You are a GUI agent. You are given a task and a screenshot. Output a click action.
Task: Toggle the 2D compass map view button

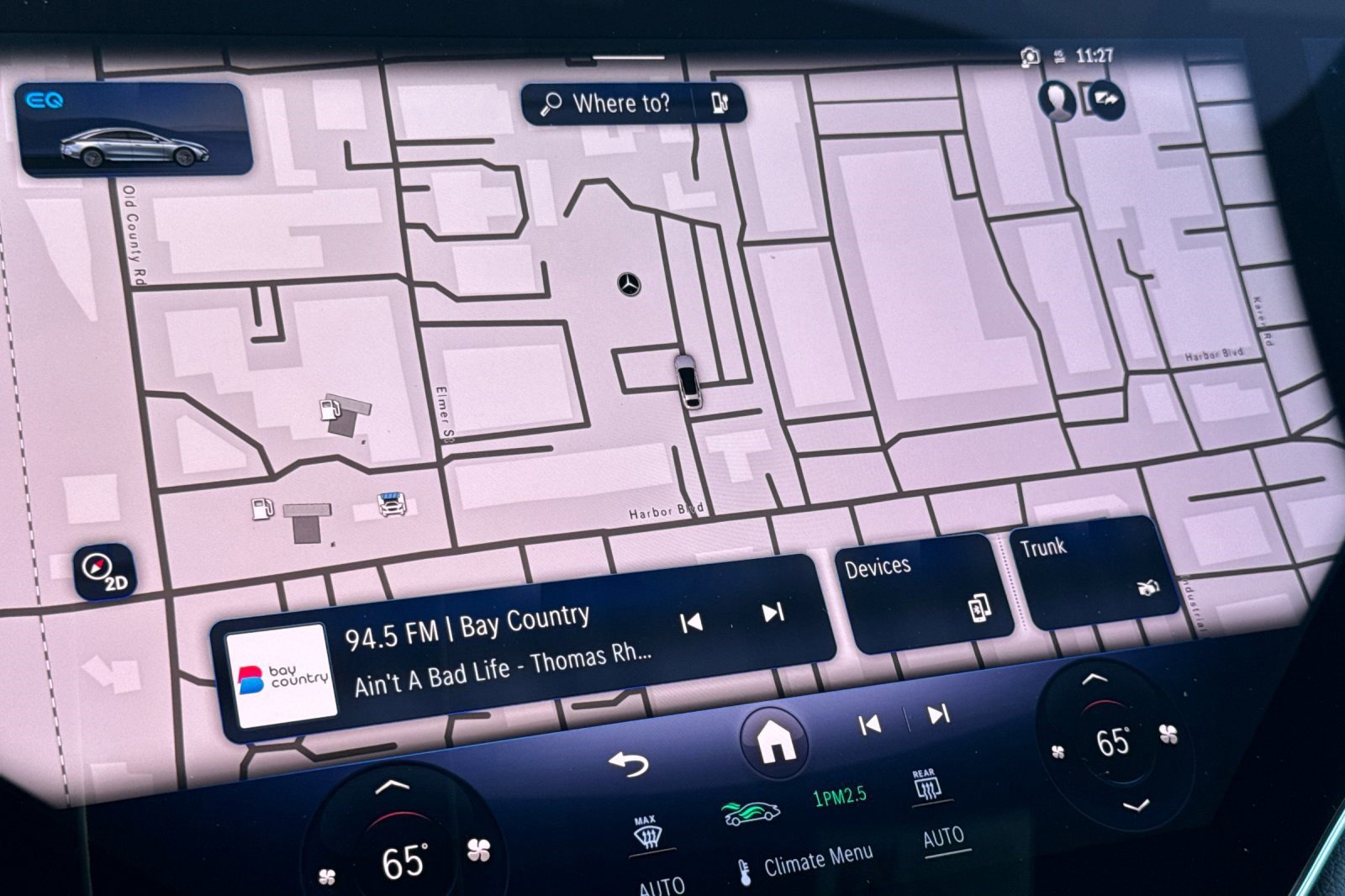coord(104,572)
